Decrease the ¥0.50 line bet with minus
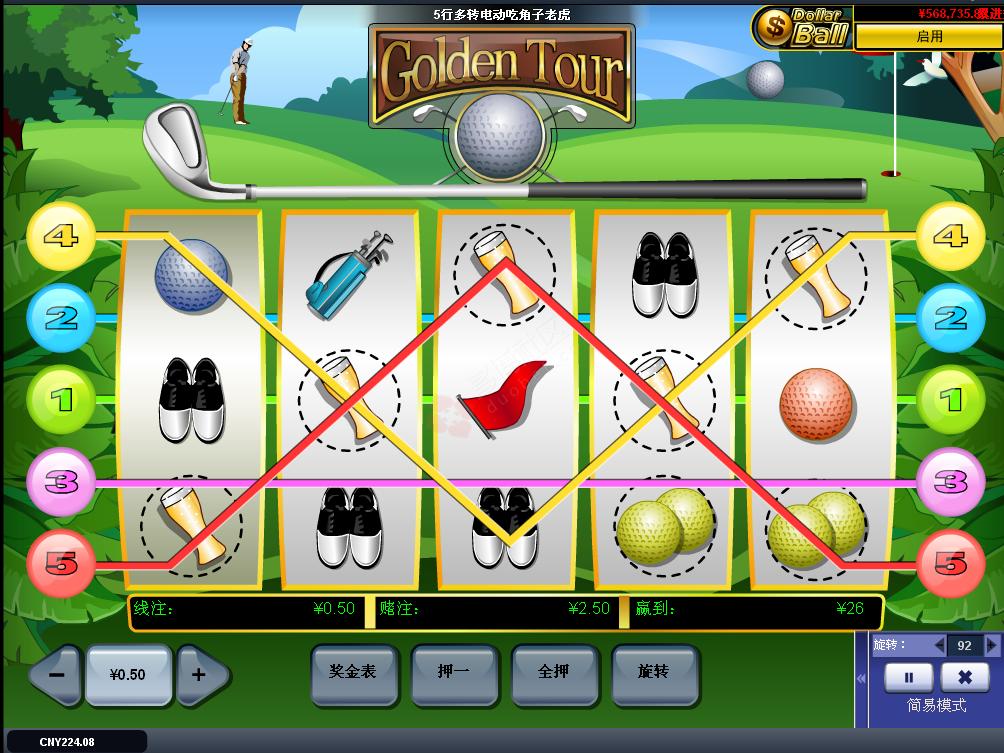The width and height of the screenshot is (1004, 753). point(57,675)
